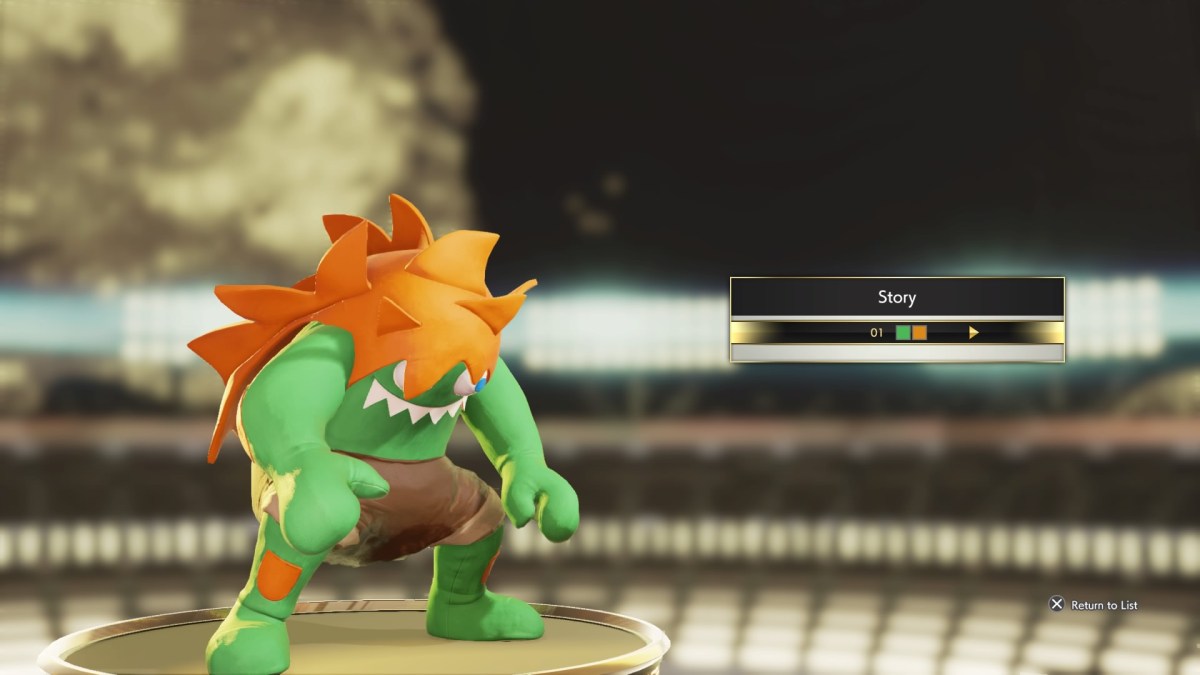Click the right arrow for next color
Viewport: 1200px width, 675px height.
pyautogui.click(x=973, y=333)
